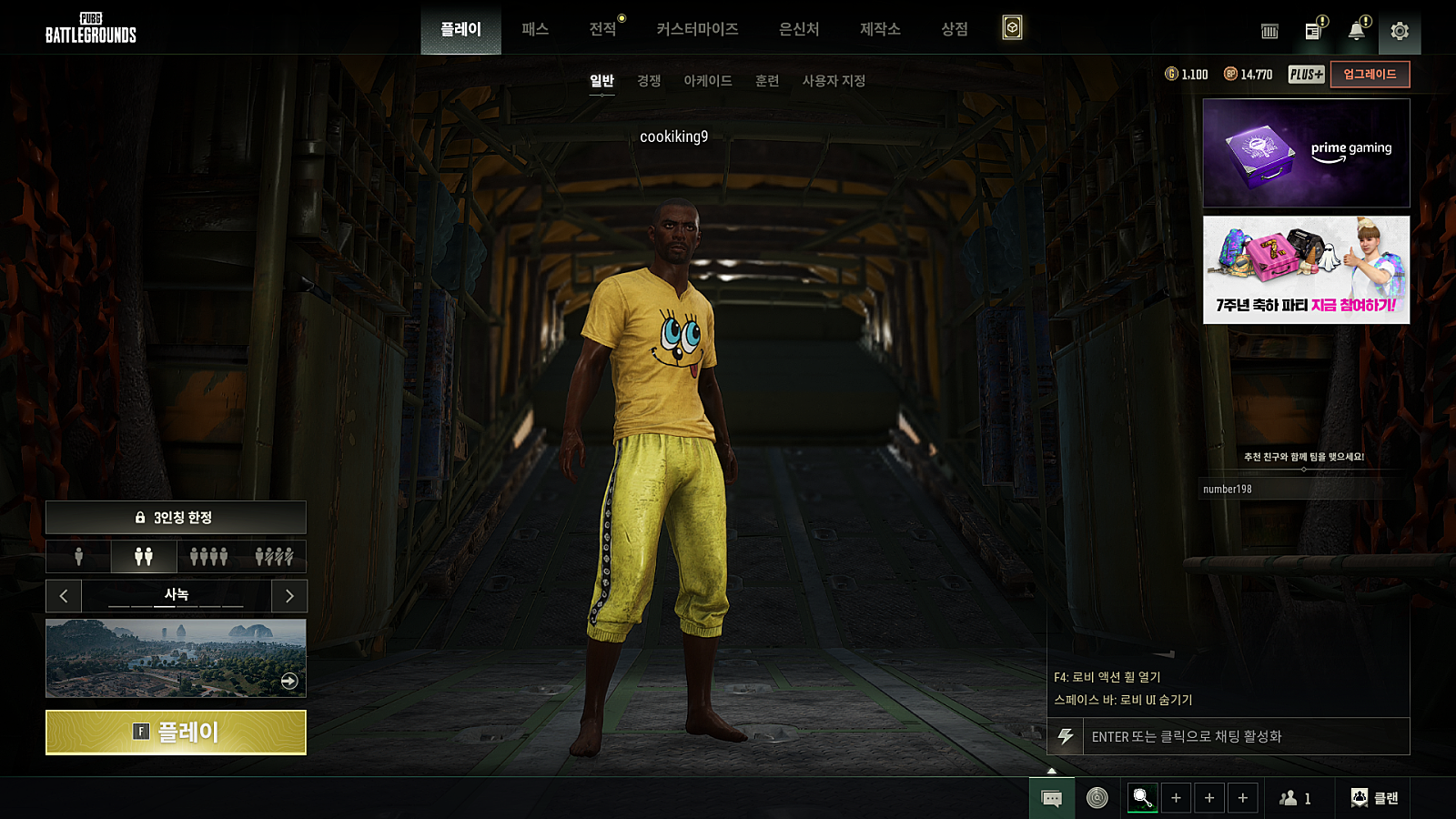This screenshot has height=819, width=1456.
Task: Open the 7주년 축하 파티 event banner
Action: 1306,269
